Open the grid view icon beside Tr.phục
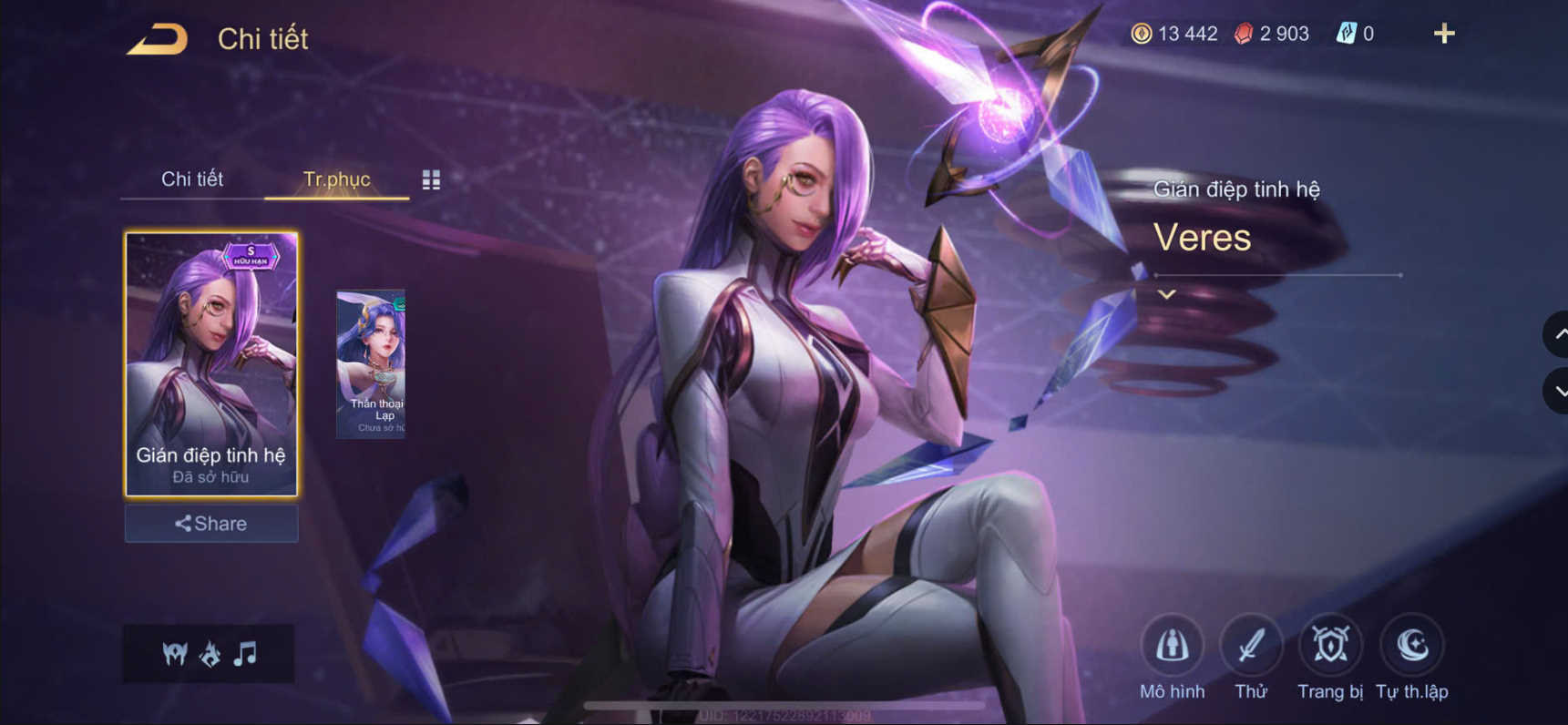1568x725 pixels. [432, 179]
